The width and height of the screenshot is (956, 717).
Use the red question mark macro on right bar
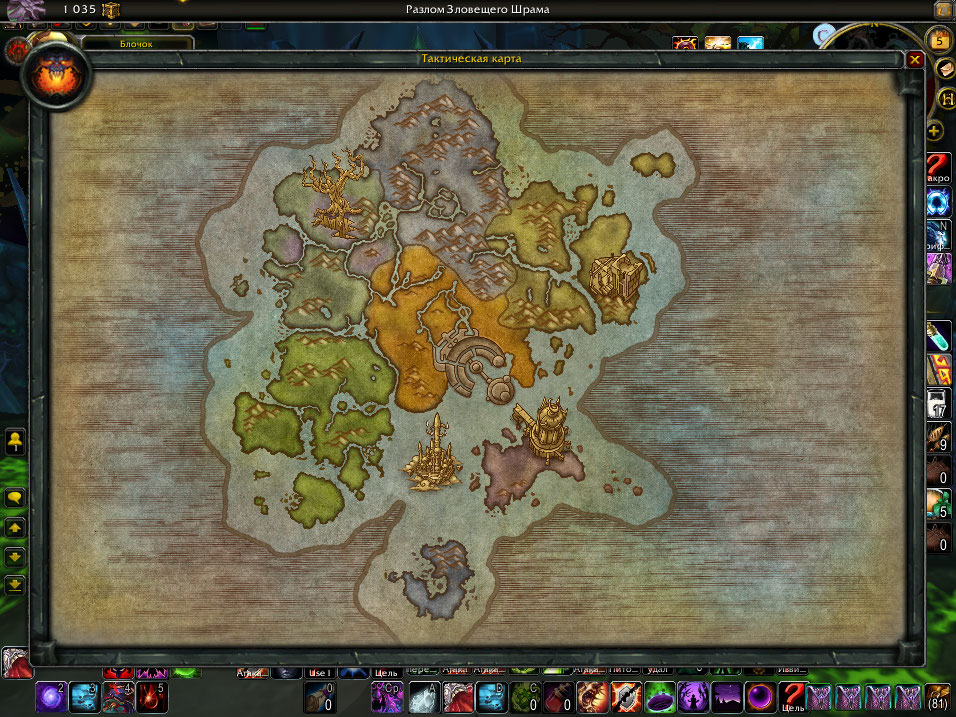pos(938,166)
